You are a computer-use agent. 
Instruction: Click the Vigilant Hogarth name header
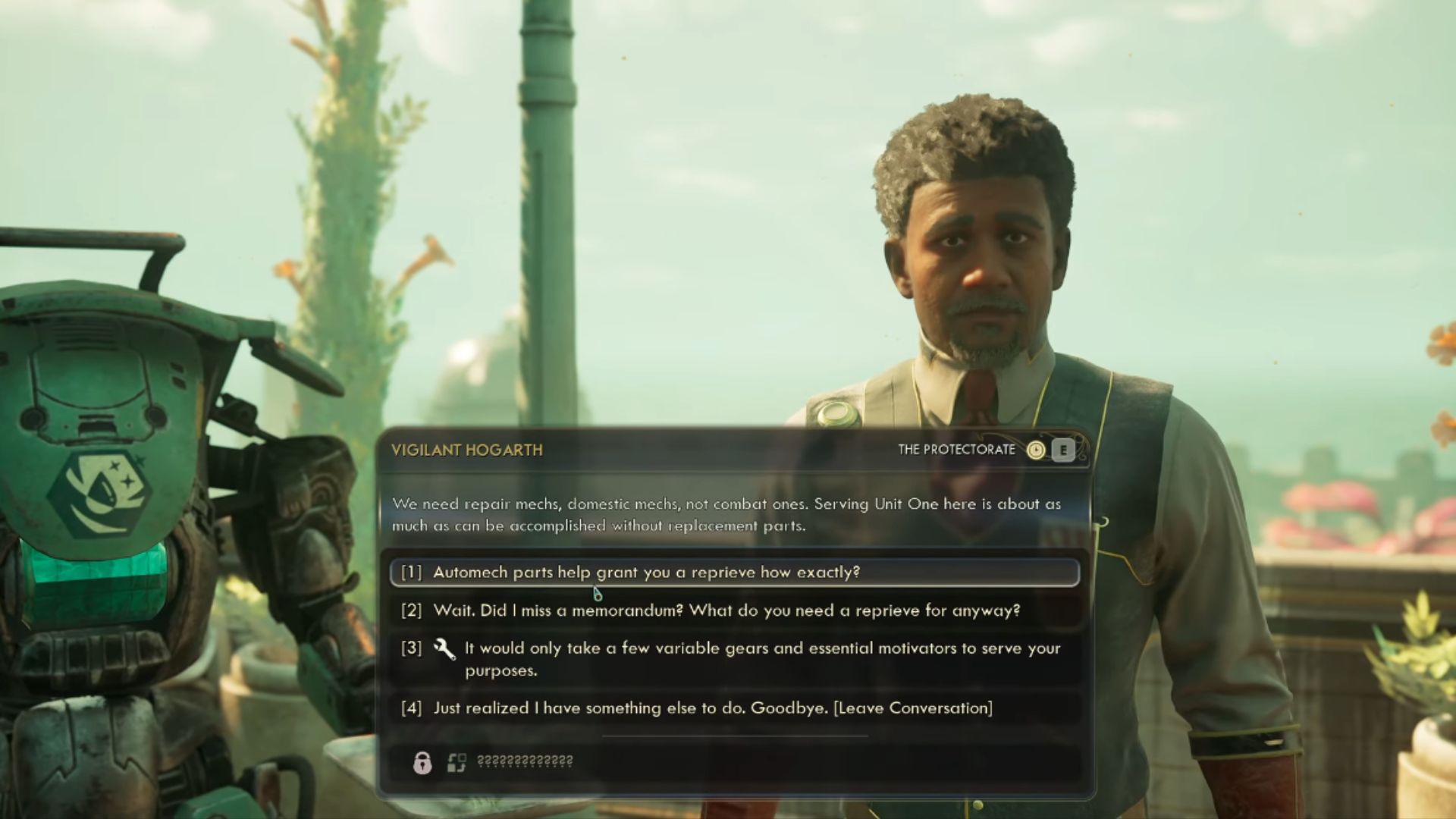pos(467,449)
